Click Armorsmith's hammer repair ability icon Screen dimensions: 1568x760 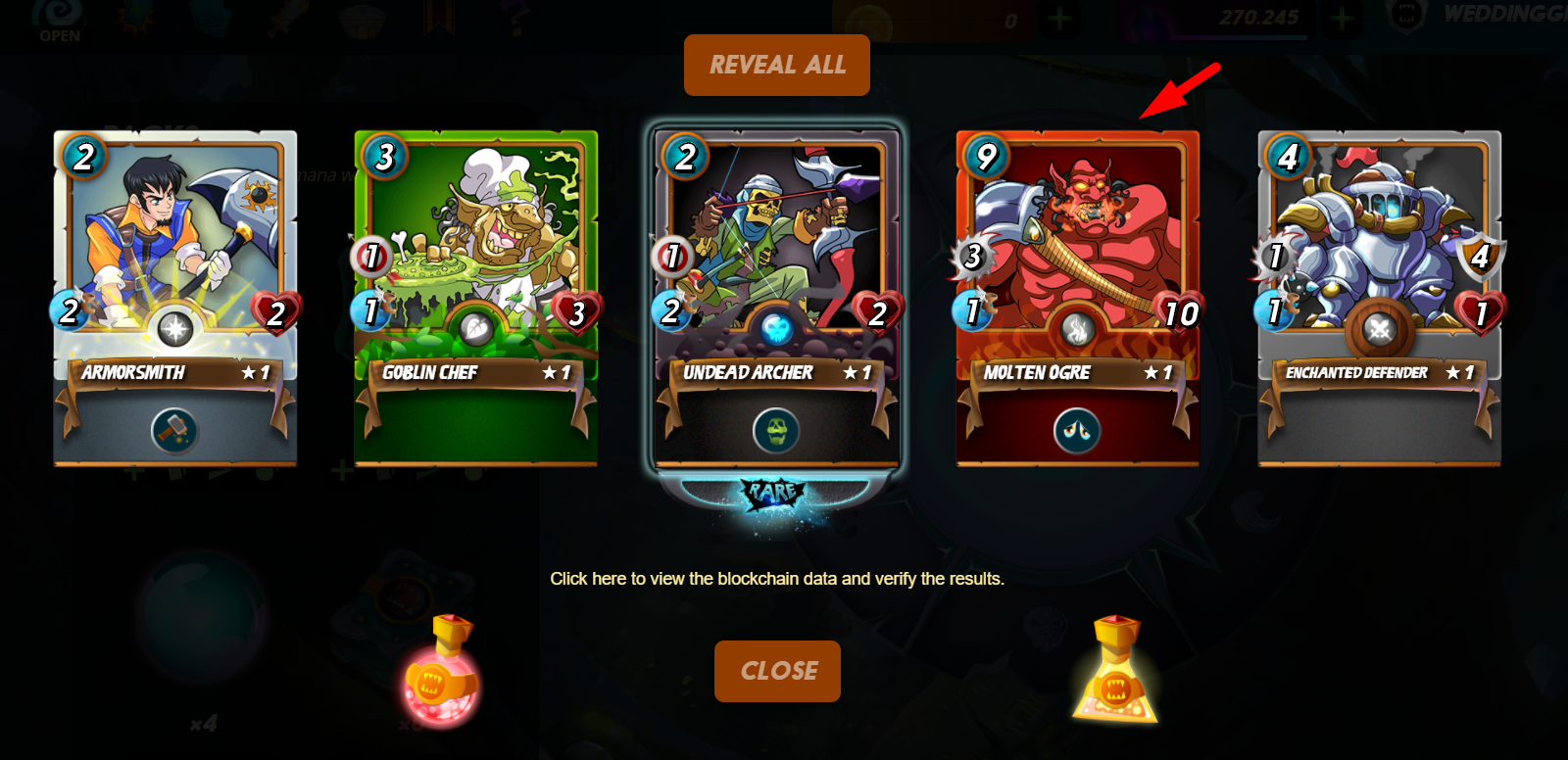[174, 431]
